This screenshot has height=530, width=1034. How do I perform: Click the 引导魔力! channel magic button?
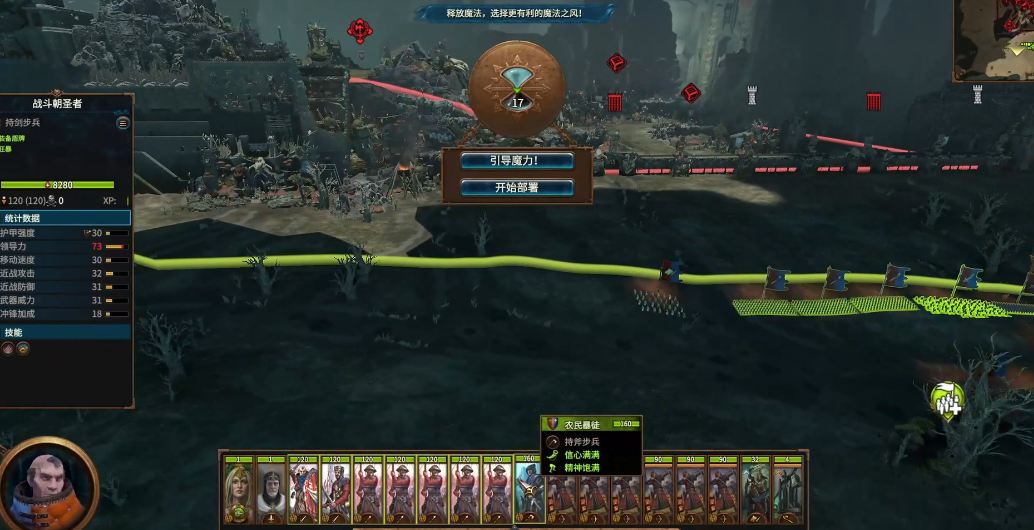(517, 161)
